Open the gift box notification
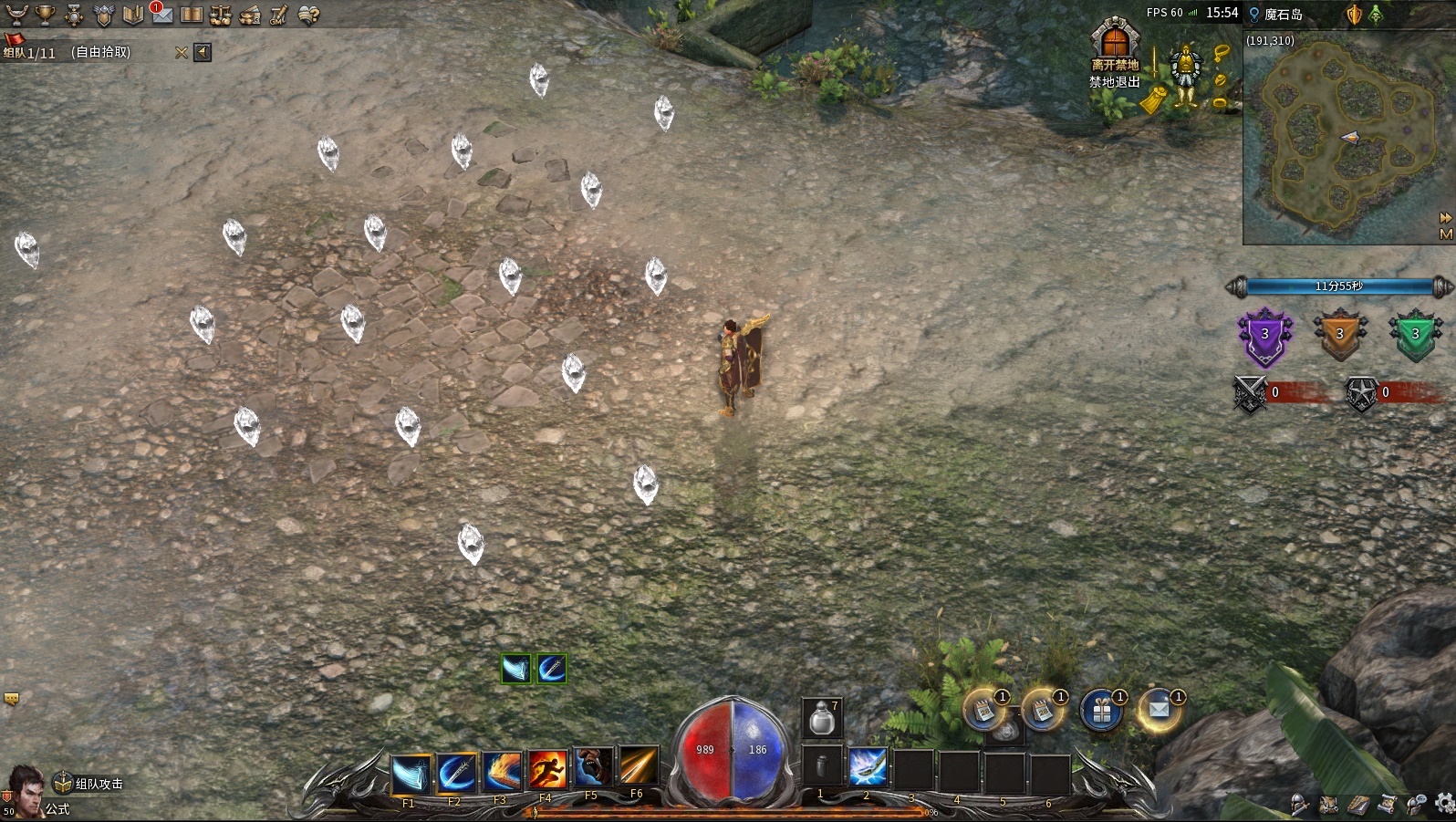1456x822 pixels. (1101, 711)
